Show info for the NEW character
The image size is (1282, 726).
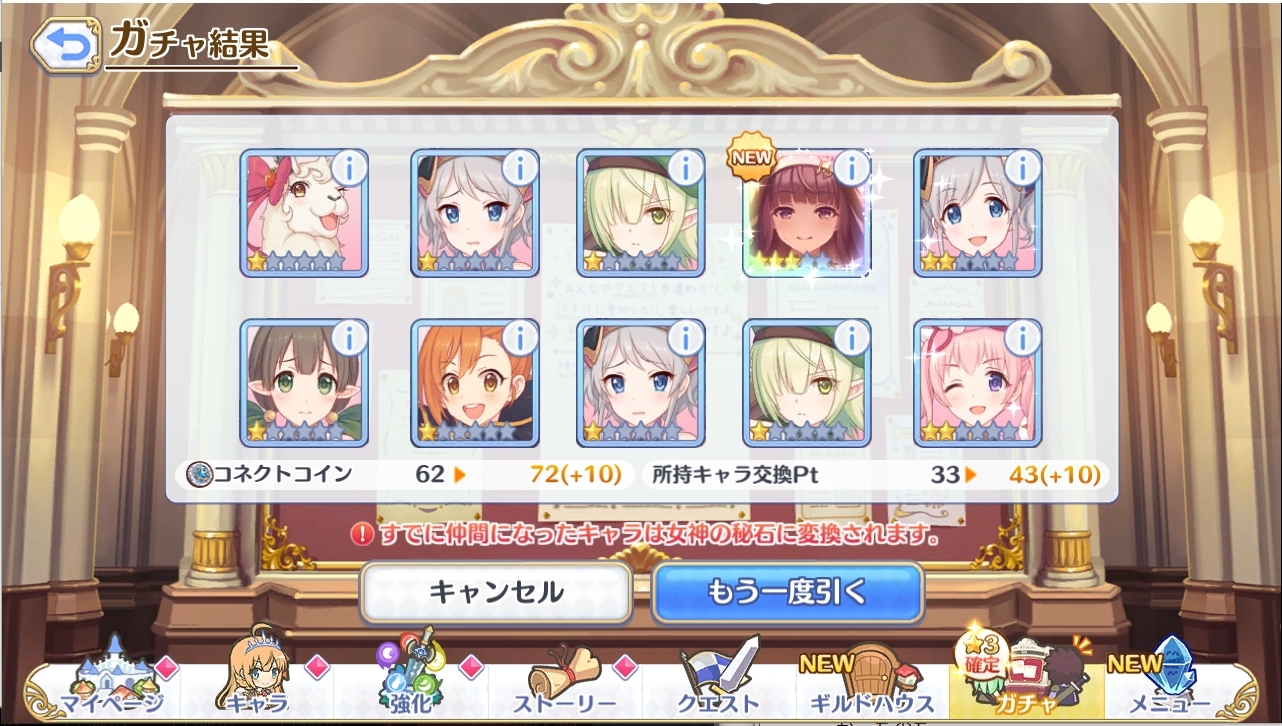click(x=852, y=167)
